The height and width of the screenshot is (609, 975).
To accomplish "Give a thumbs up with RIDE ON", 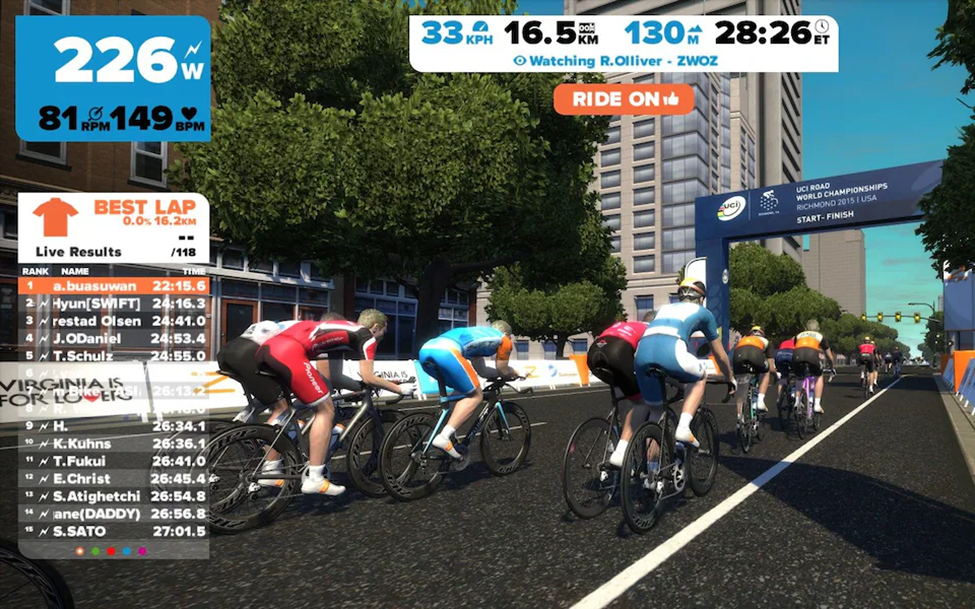I will pos(623,98).
